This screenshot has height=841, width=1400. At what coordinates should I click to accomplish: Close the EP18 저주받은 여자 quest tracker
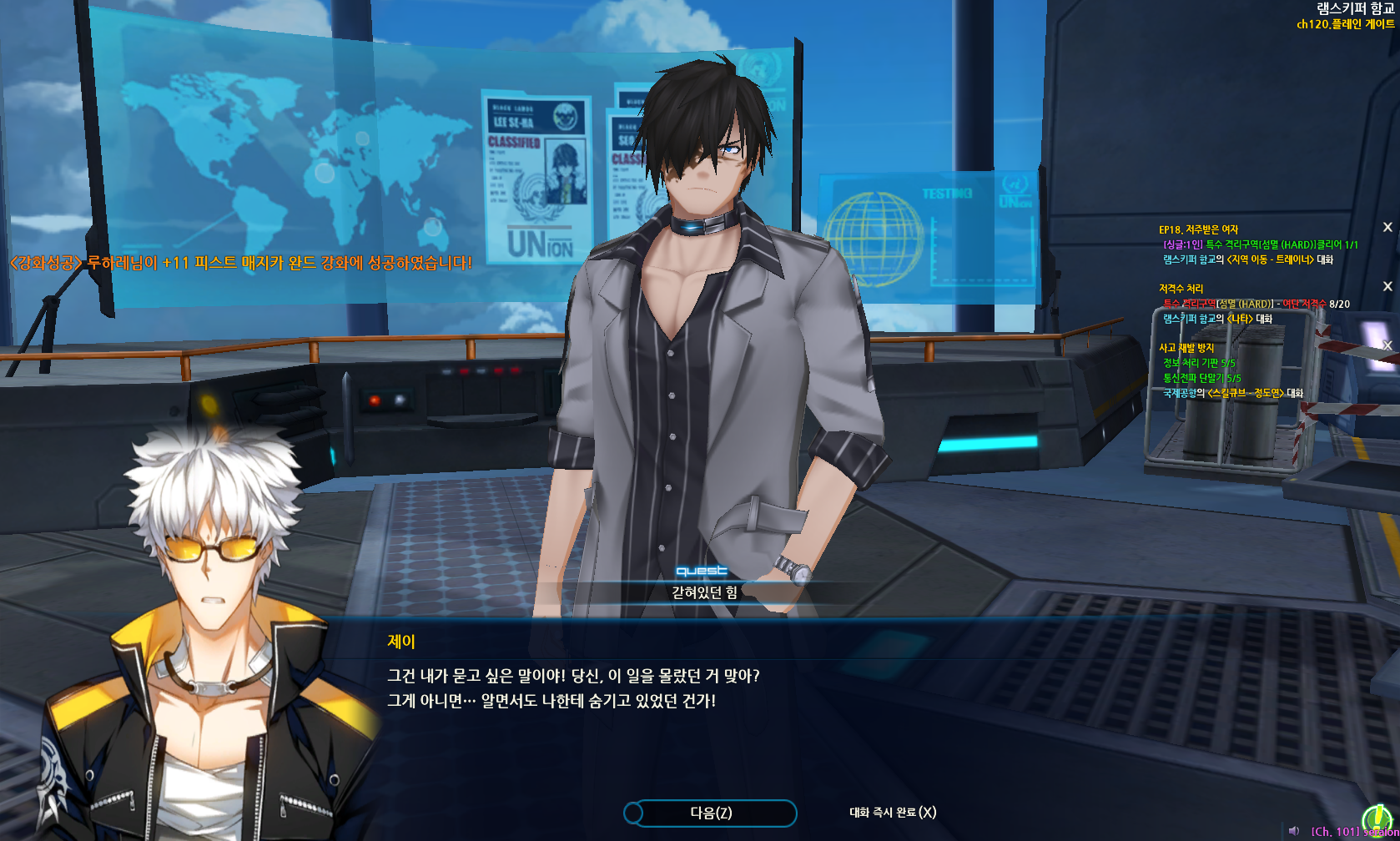click(x=1387, y=227)
